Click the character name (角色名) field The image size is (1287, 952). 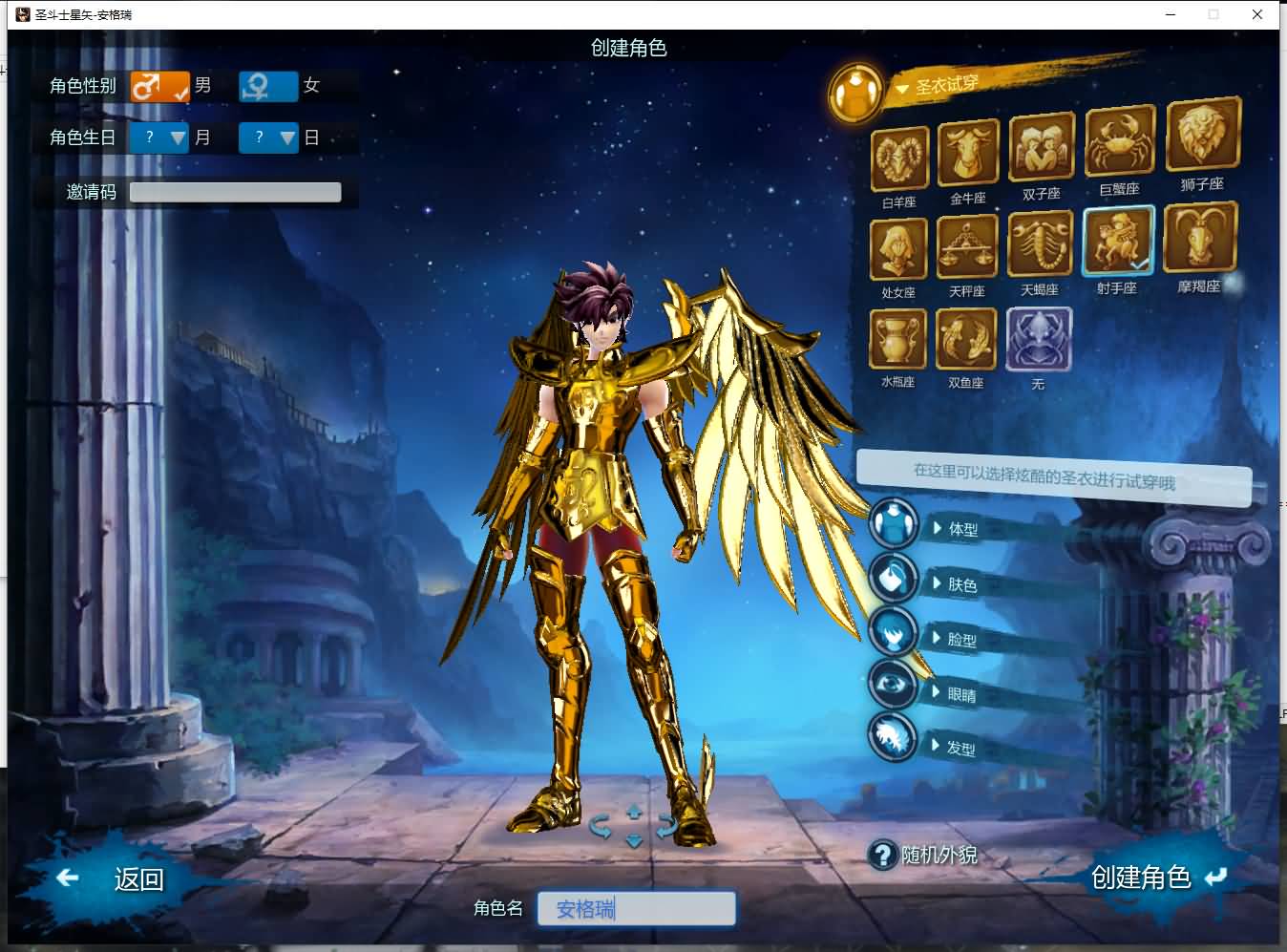pyautogui.click(x=636, y=908)
